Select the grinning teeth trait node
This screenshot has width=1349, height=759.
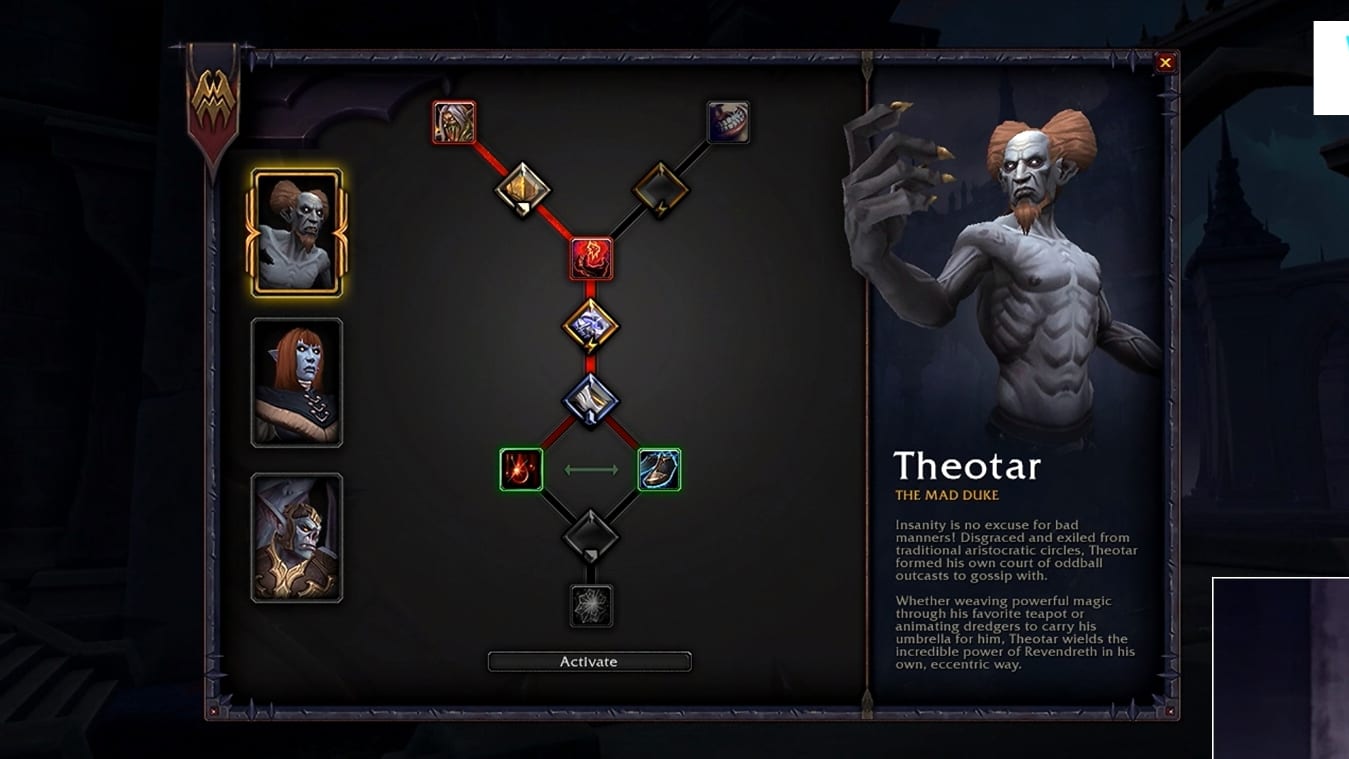click(x=727, y=122)
